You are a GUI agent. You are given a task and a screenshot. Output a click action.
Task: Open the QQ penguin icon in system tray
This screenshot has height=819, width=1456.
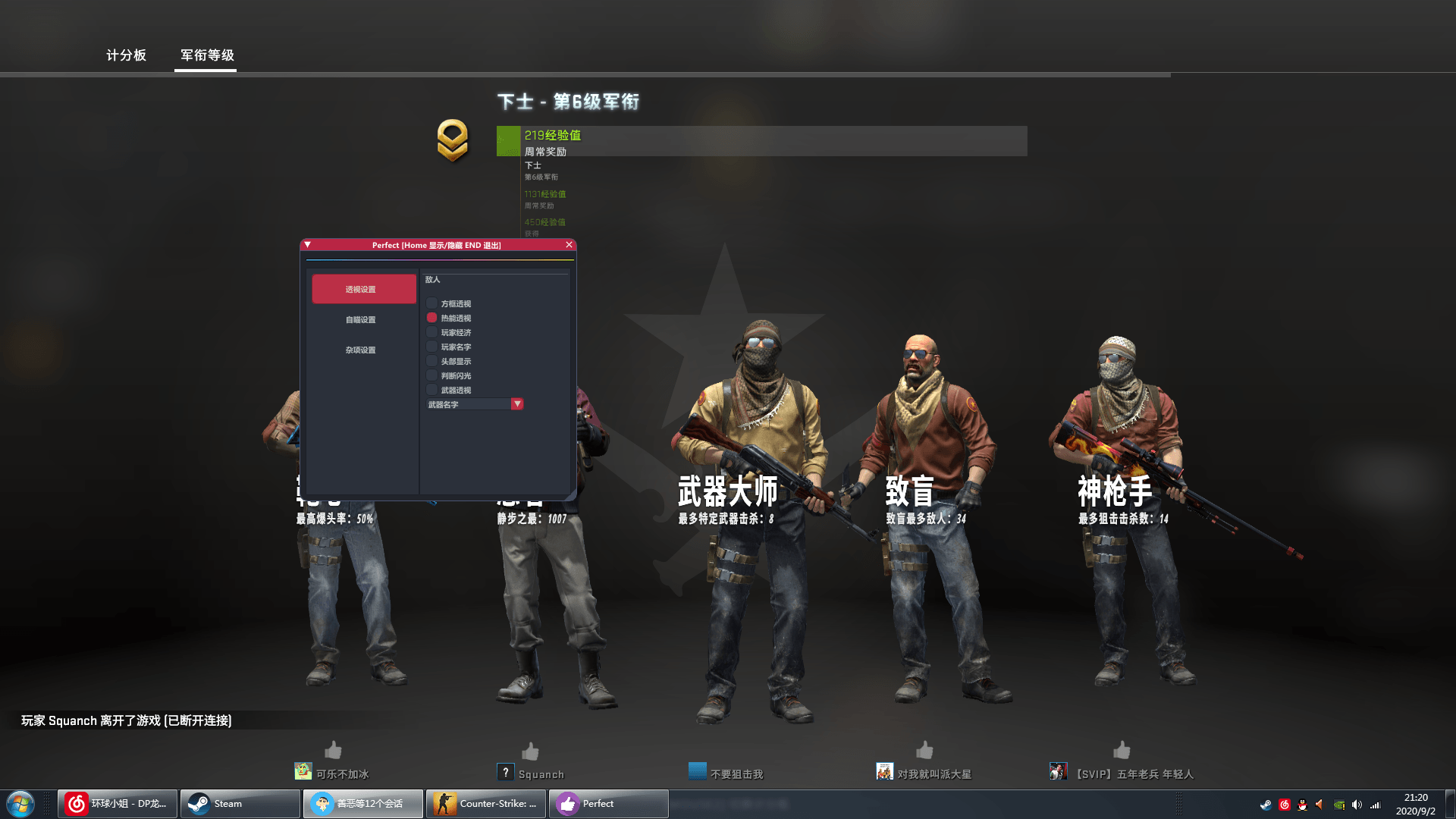pos(1302,804)
